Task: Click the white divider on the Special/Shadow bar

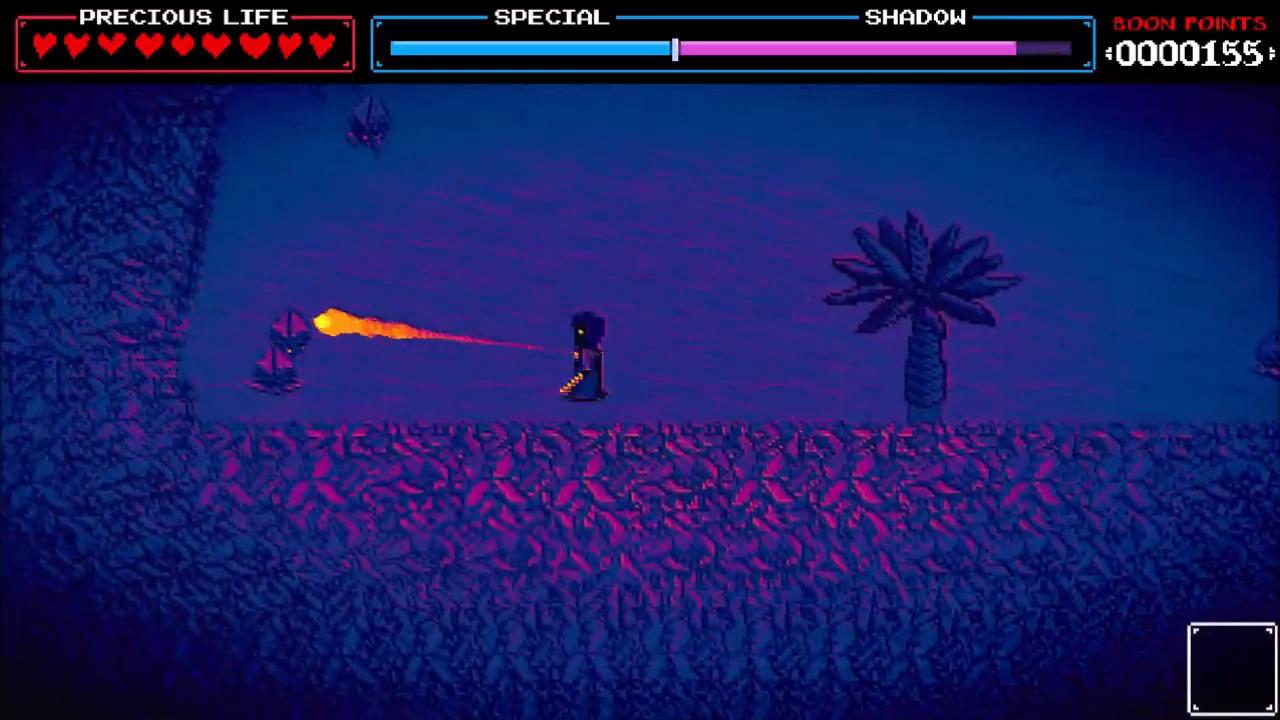Action: (675, 47)
